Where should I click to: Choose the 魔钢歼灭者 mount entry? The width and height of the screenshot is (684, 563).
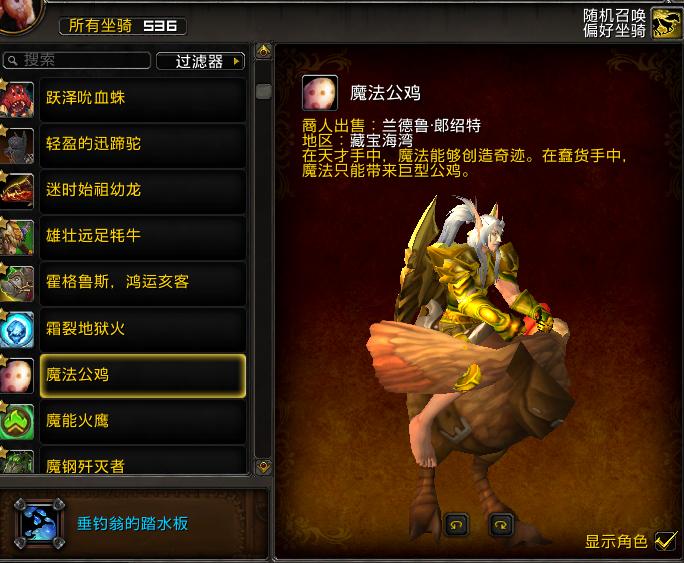pos(140,462)
